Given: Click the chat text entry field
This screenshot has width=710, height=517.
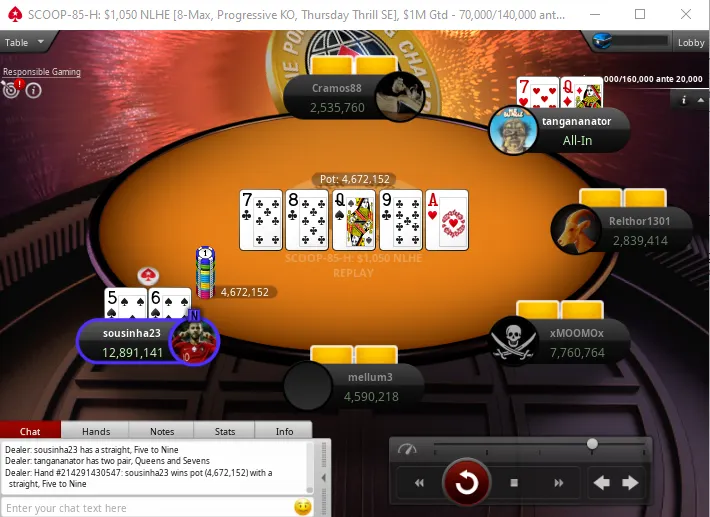Looking at the screenshot, I should (145, 508).
